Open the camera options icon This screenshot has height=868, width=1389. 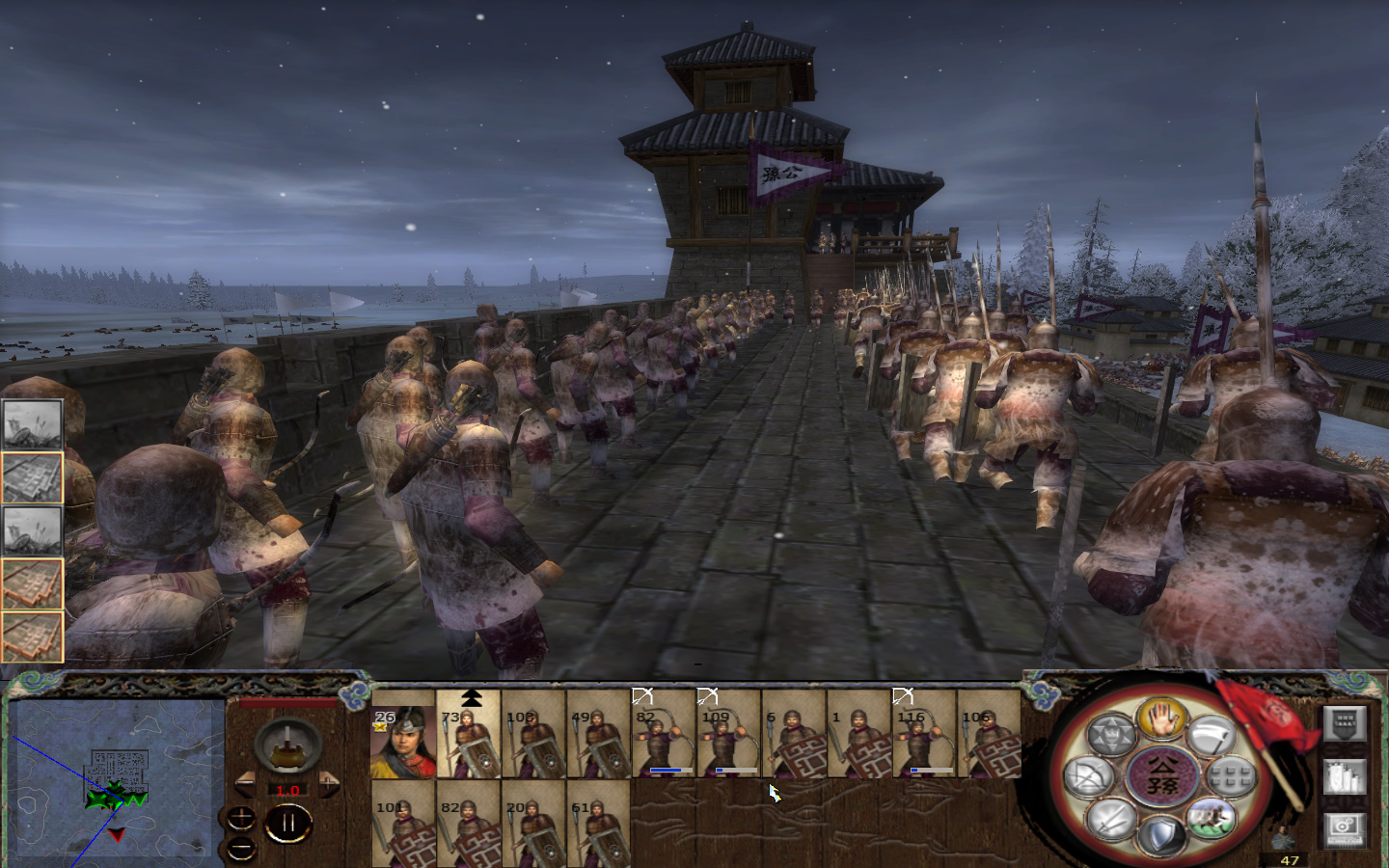[1344, 829]
